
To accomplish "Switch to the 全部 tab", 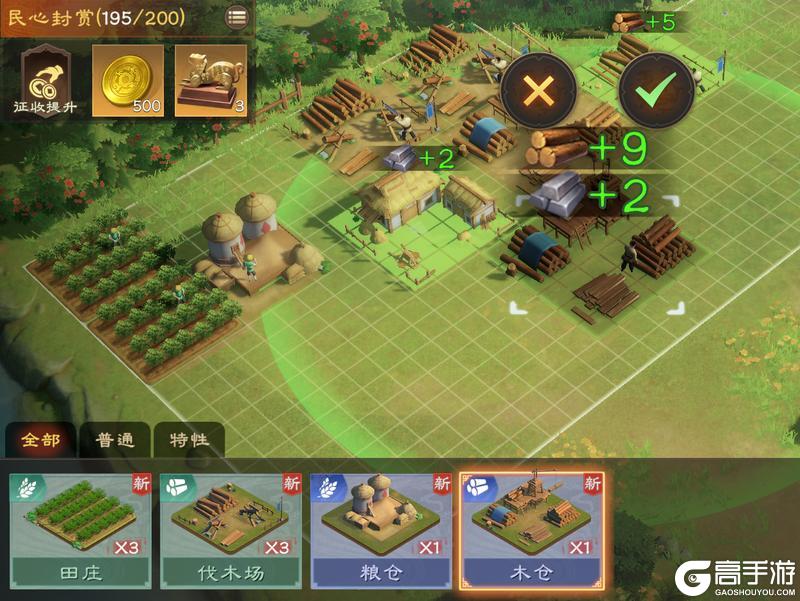I will point(40,441).
